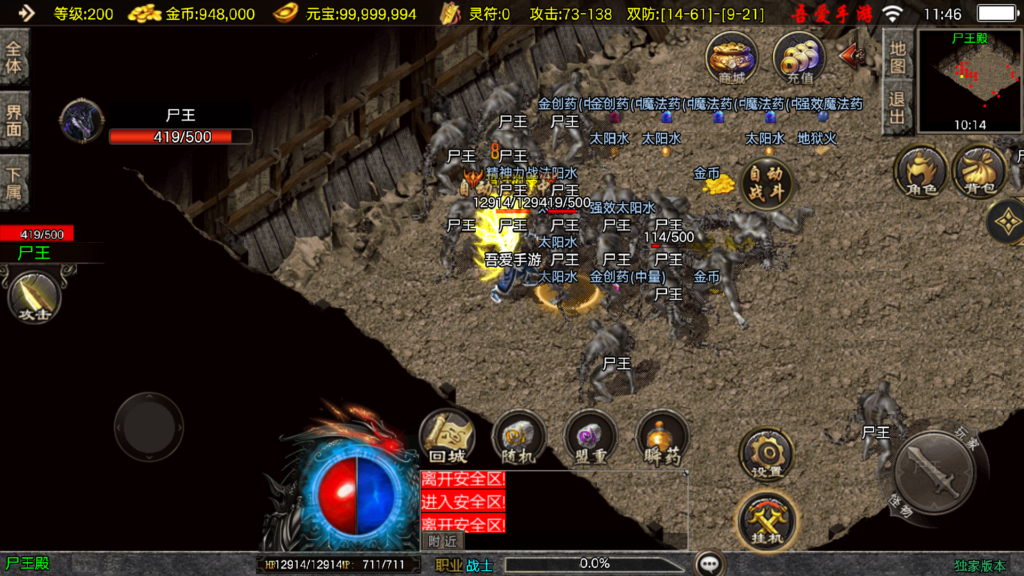Open the 商城 shop treasure pot
1024x576 pixels.
(731, 56)
